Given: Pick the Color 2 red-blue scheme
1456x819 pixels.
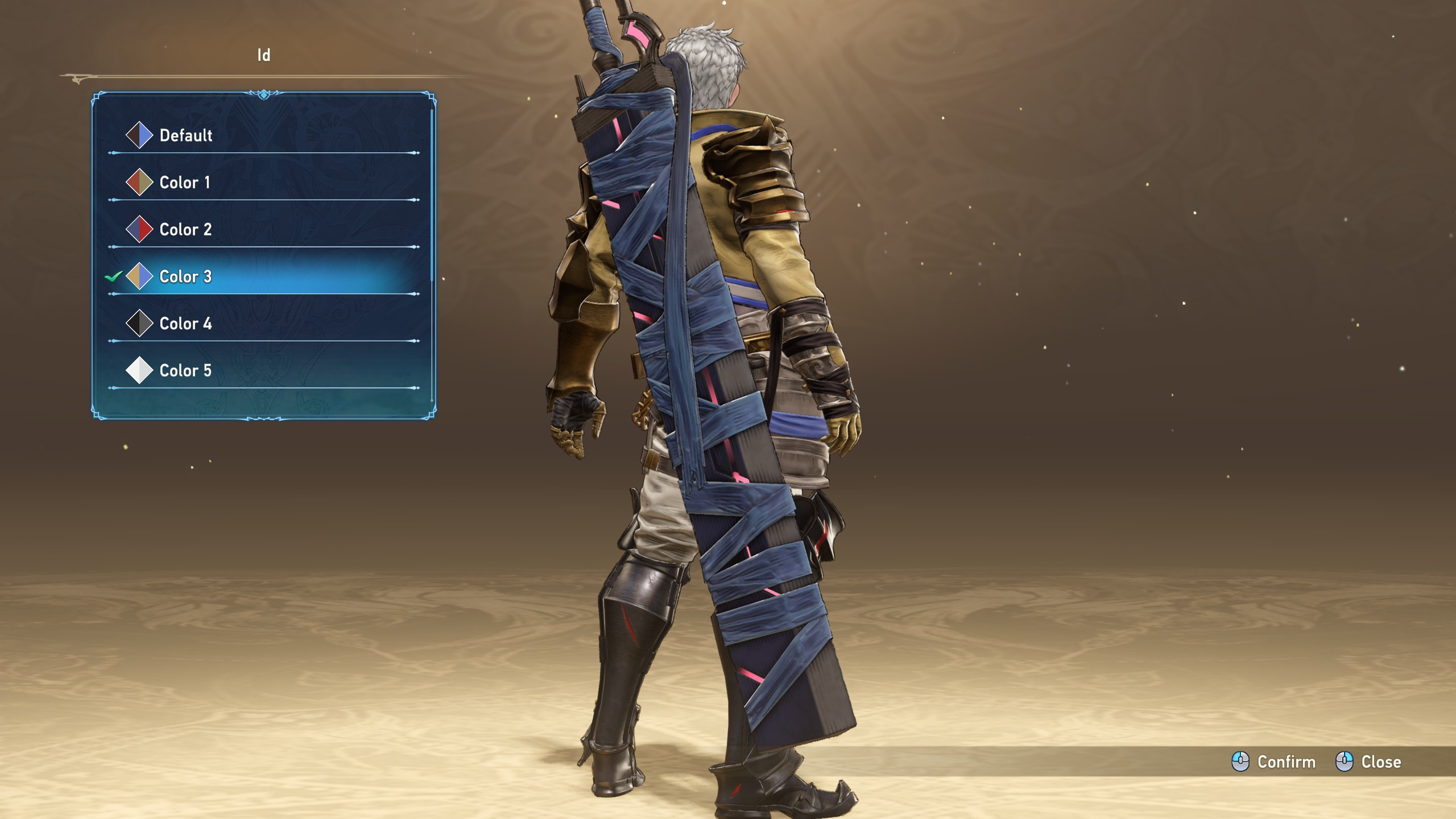Looking at the screenshot, I should pyautogui.click(x=185, y=230).
